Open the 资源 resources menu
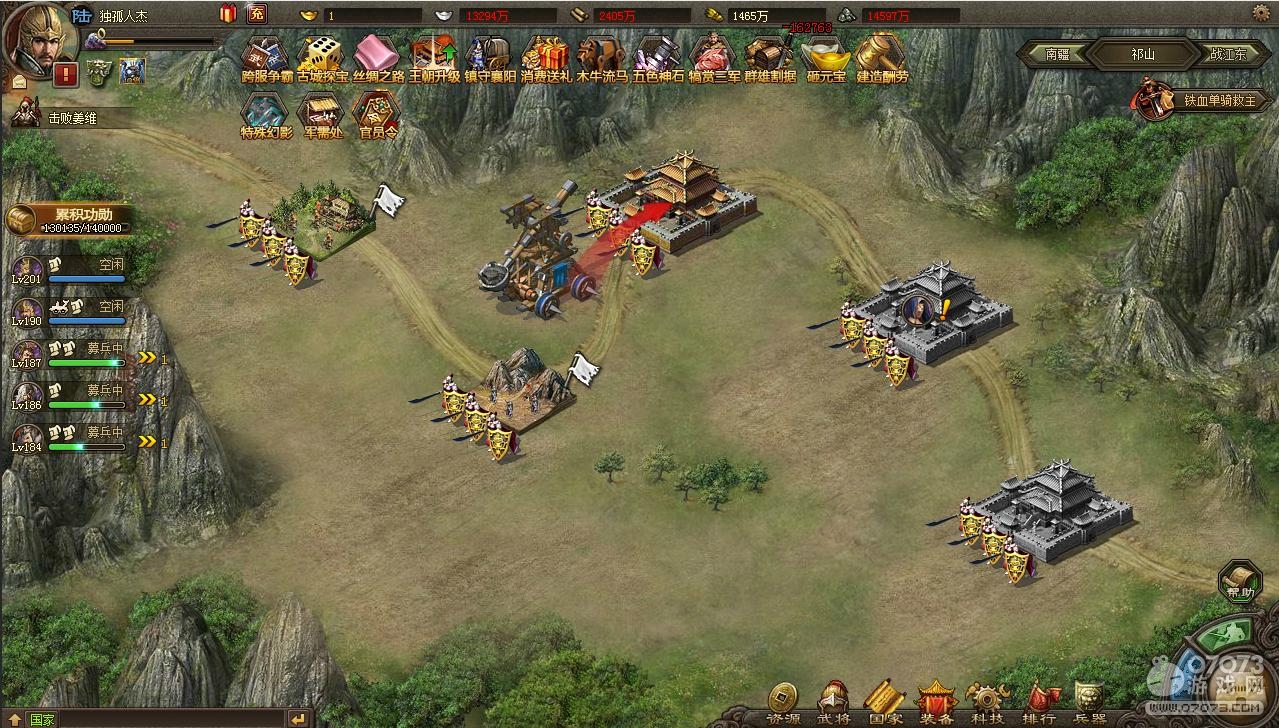 click(x=783, y=702)
